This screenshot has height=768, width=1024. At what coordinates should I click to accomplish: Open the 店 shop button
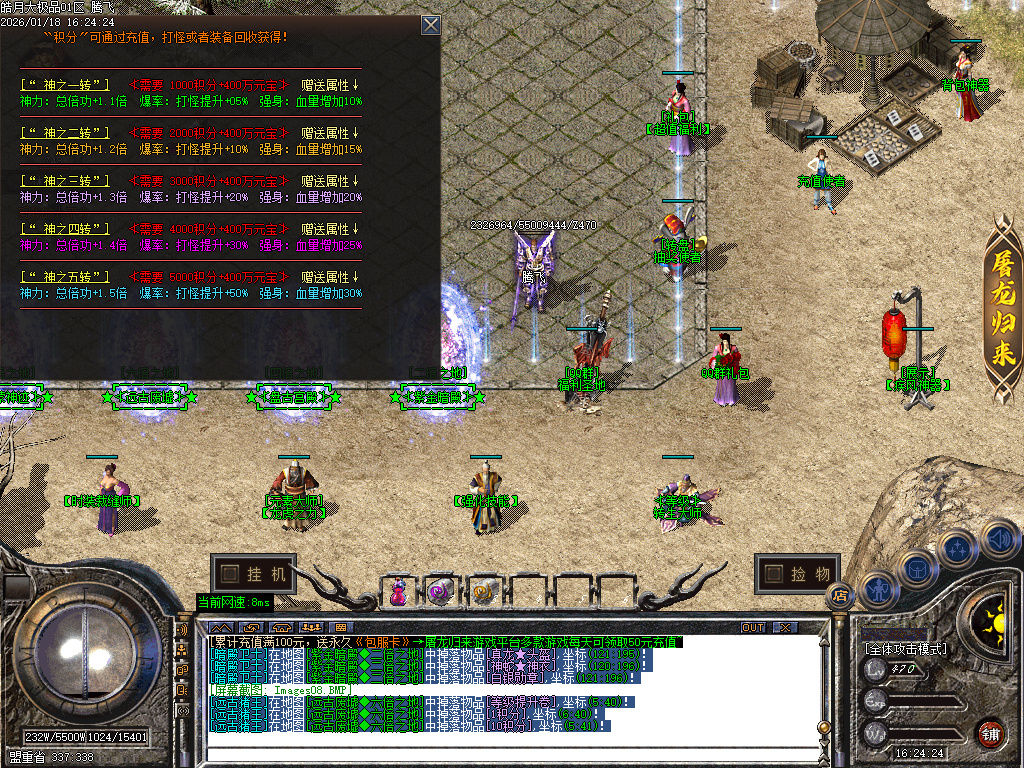838,595
